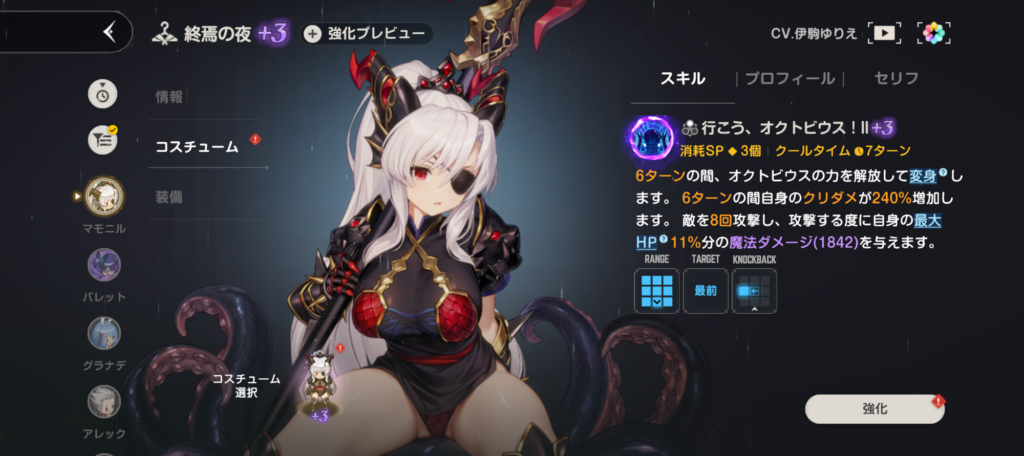
Task: Expand the KNOCKBACK info tile
Action: [x=754, y=290]
